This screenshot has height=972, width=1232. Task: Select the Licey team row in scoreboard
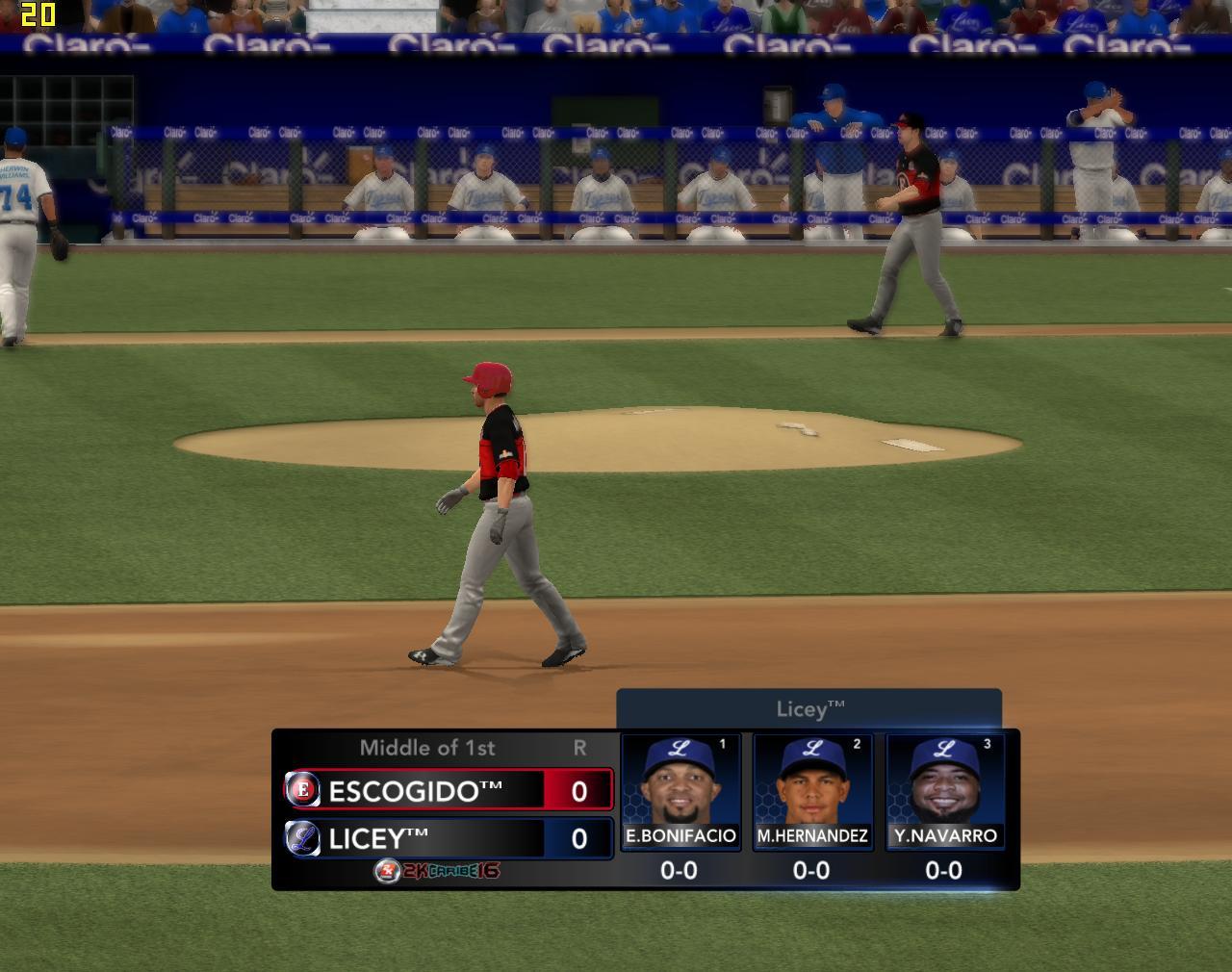click(x=449, y=838)
